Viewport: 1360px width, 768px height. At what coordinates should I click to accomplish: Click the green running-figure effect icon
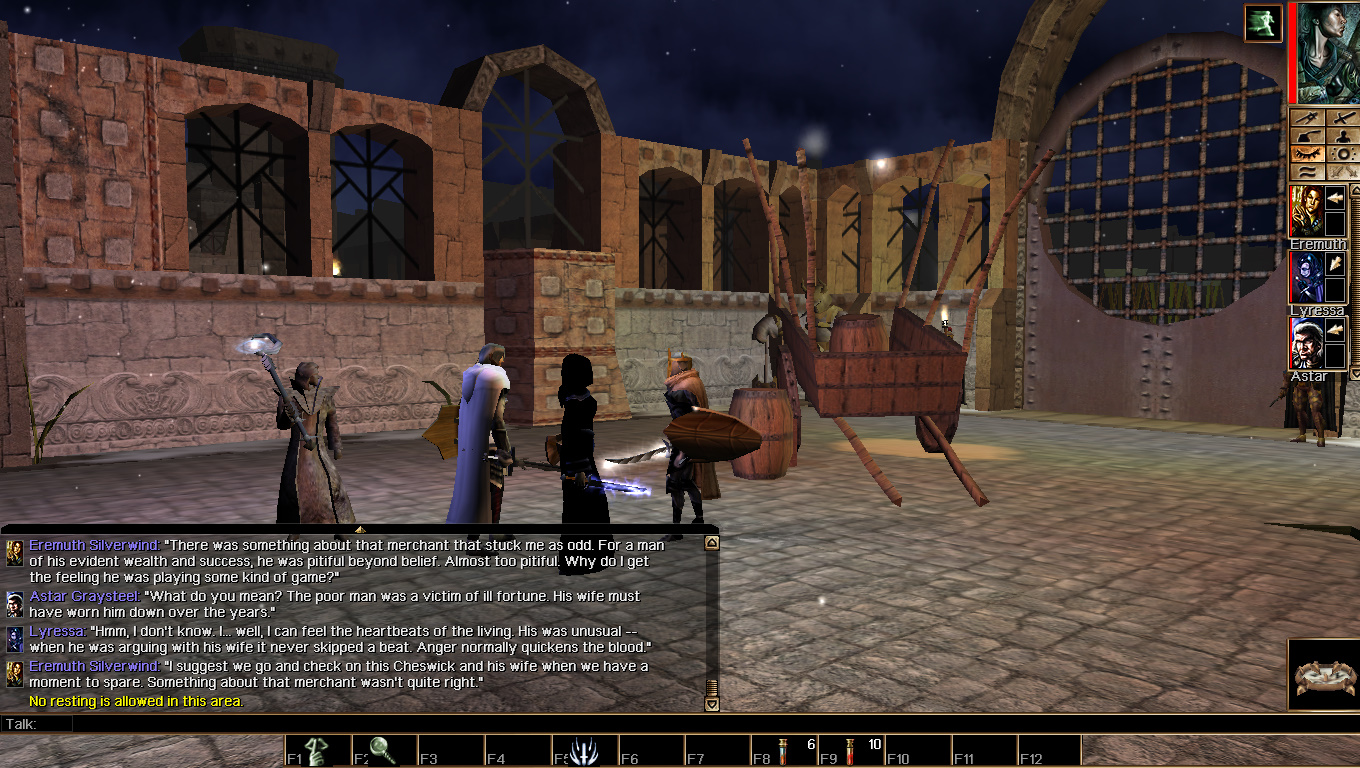1263,22
